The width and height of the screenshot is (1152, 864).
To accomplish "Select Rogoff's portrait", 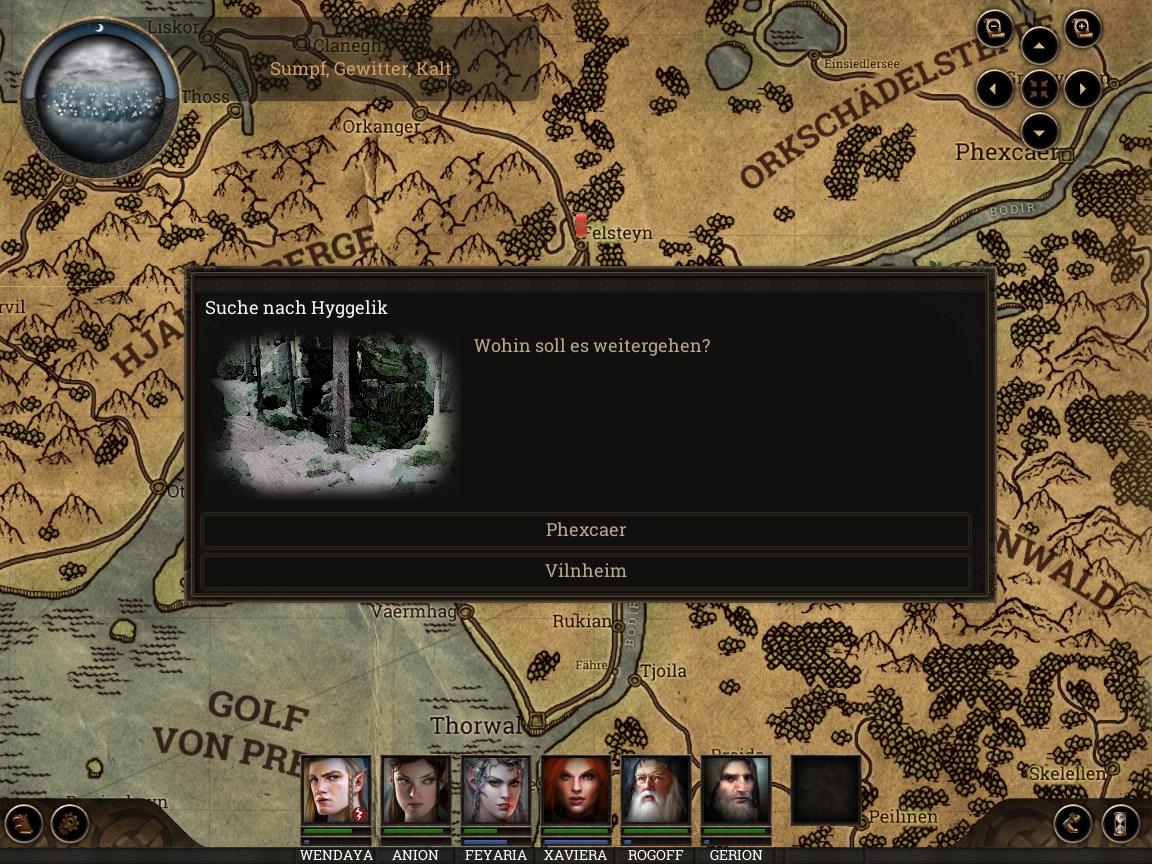I will pos(656,790).
